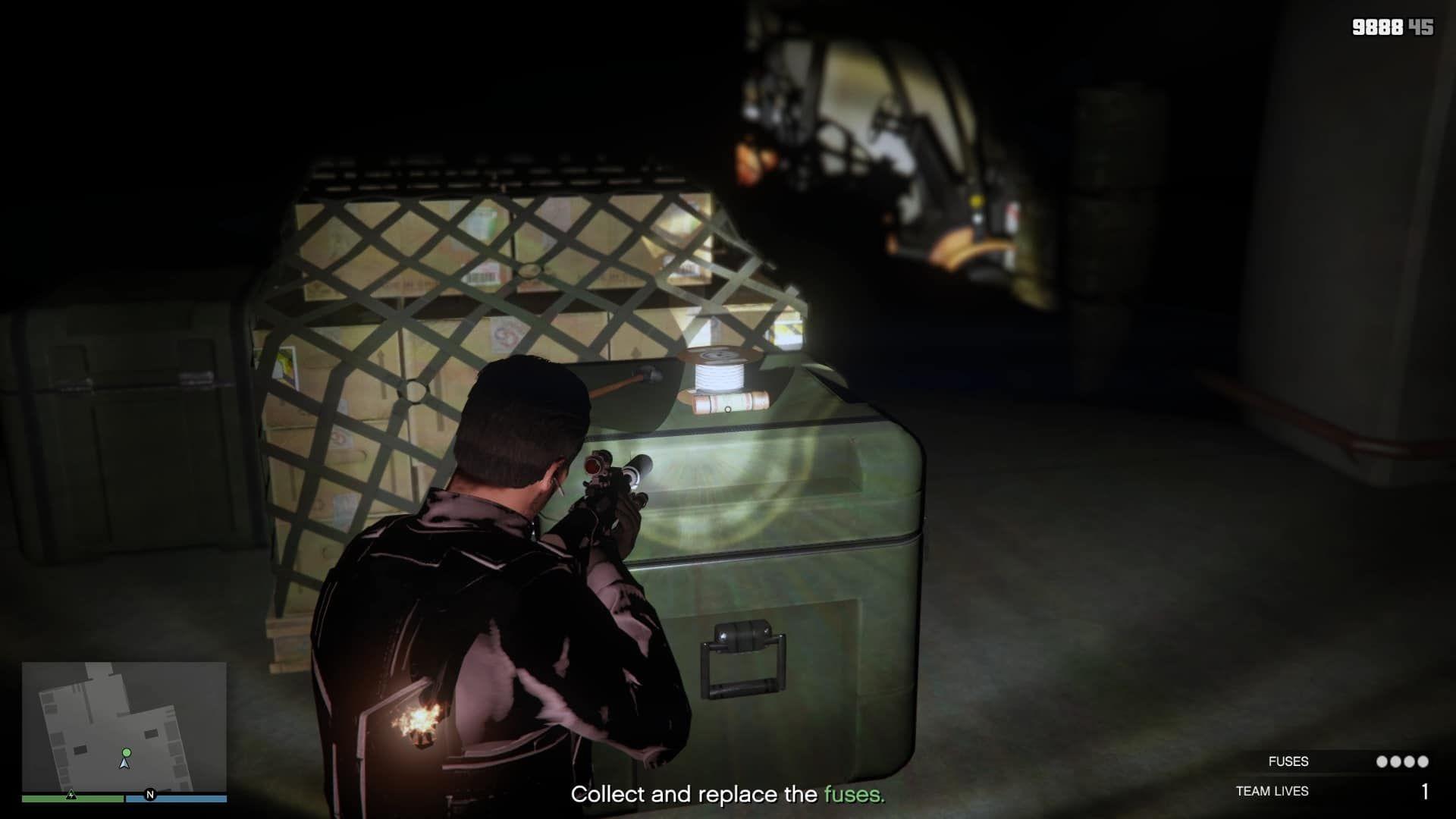1456x819 pixels.
Task: Click the fourth white fuse dot indicator
Action: pos(1423,761)
